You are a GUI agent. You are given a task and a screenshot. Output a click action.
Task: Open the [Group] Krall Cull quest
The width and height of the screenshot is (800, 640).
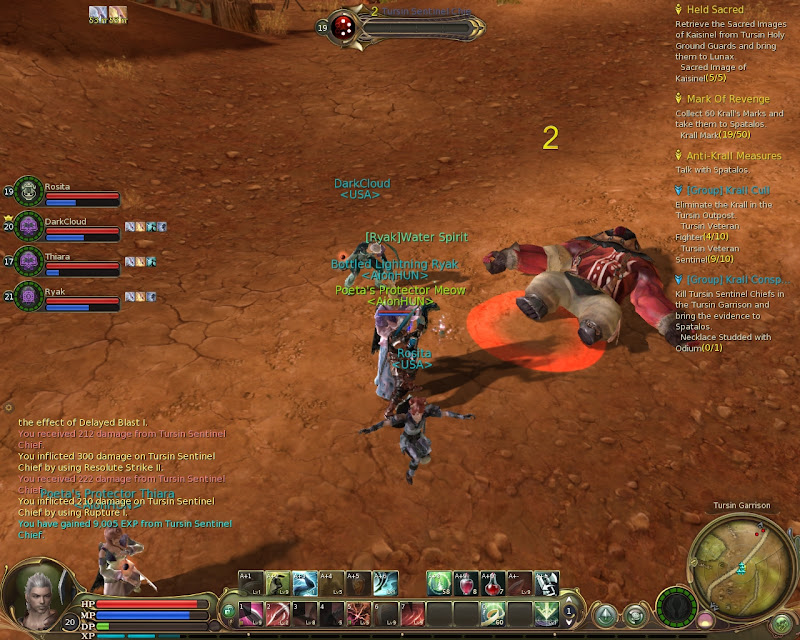728,190
